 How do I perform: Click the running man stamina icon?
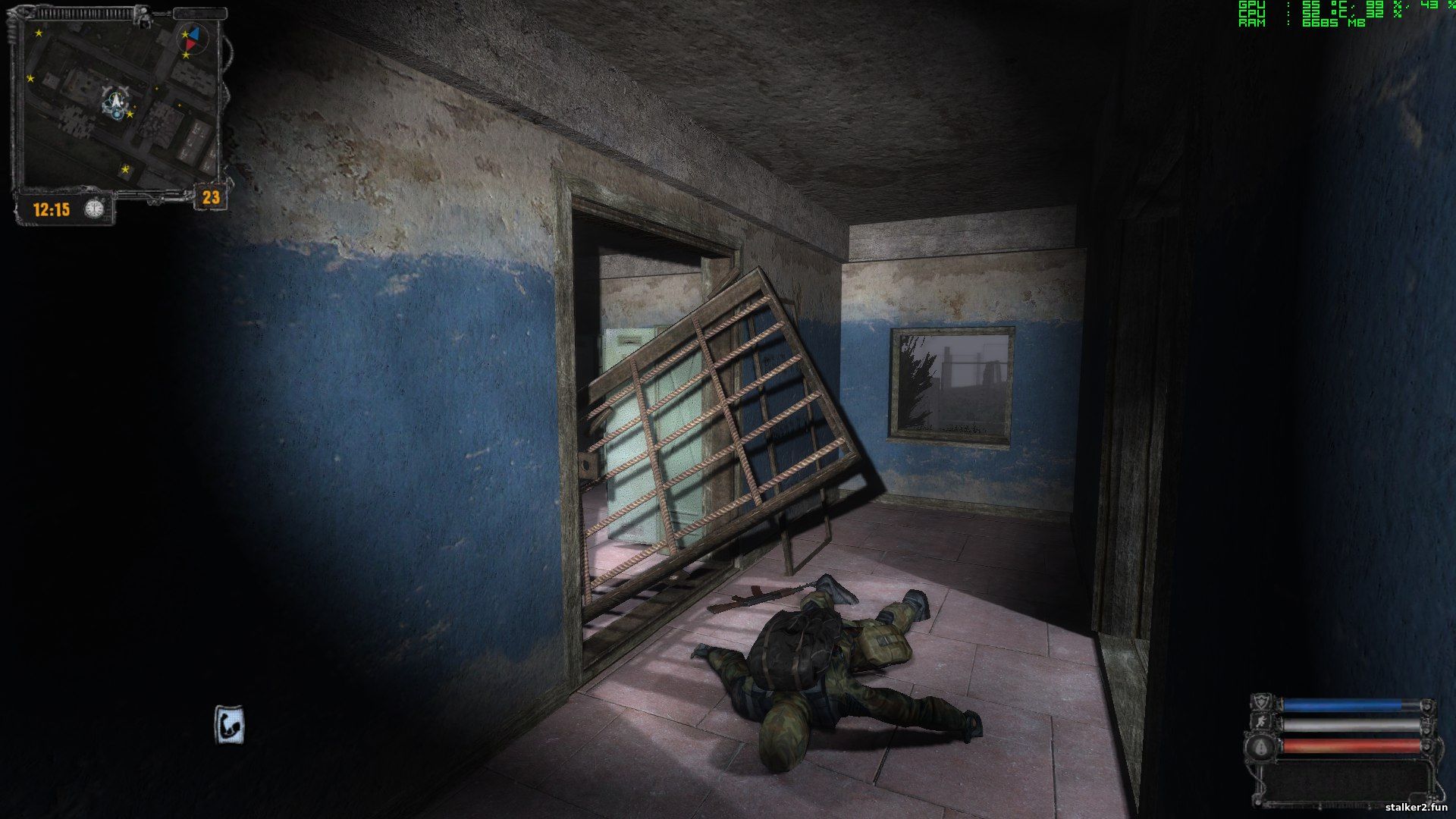[1260, 723]
